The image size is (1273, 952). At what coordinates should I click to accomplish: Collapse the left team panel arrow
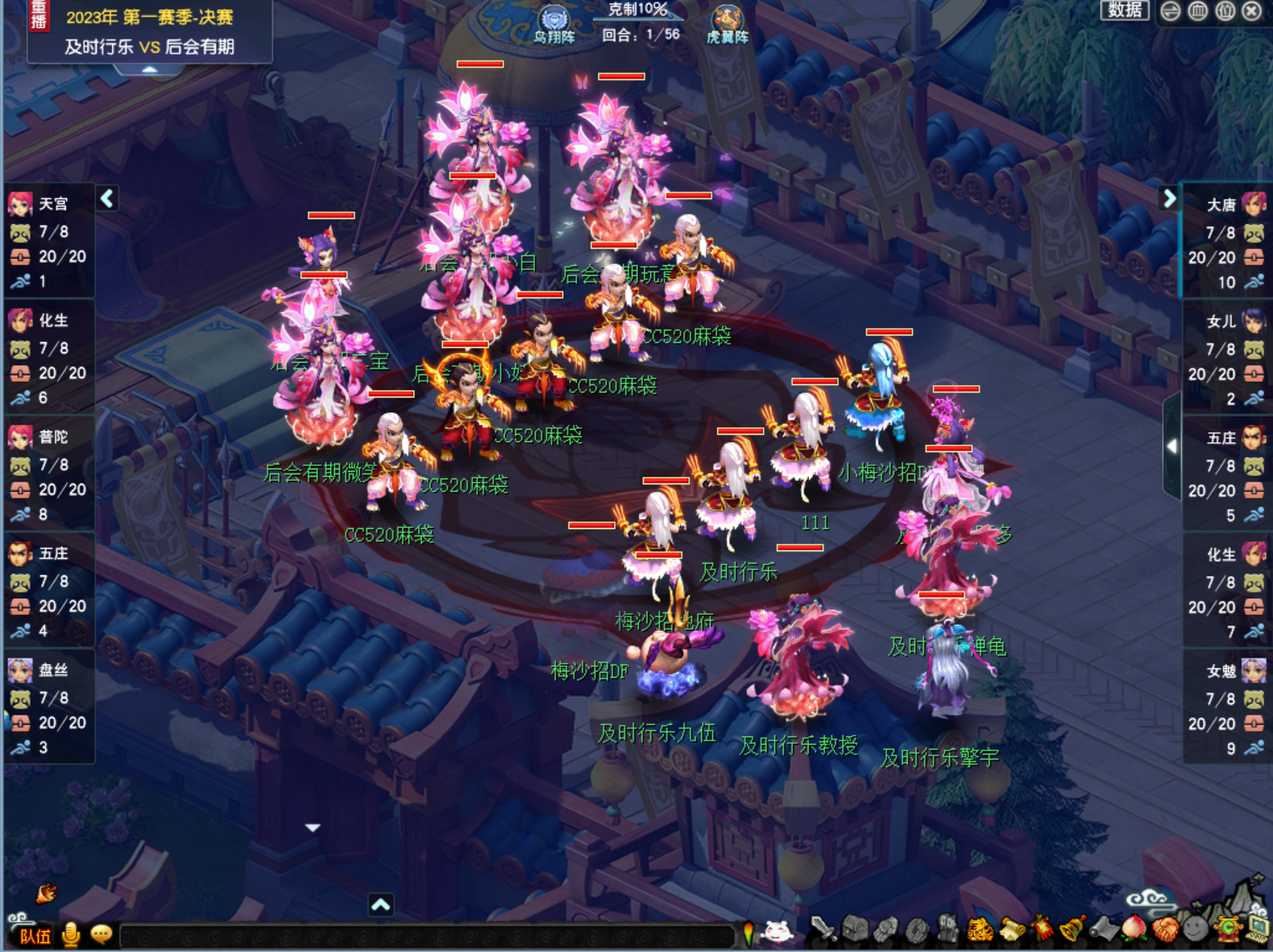(x=107, y=198)
